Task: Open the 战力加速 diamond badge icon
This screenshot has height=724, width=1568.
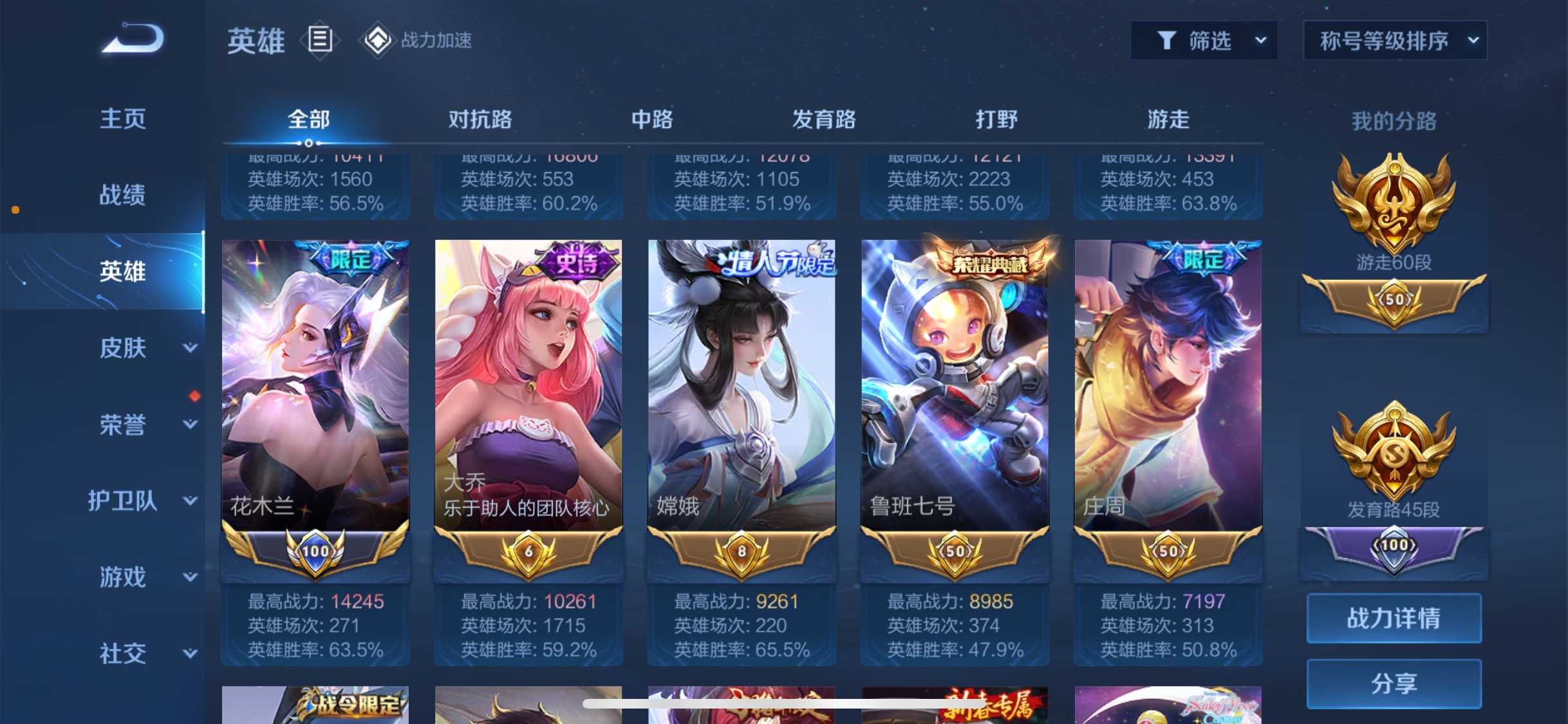Action: point(378,39)
